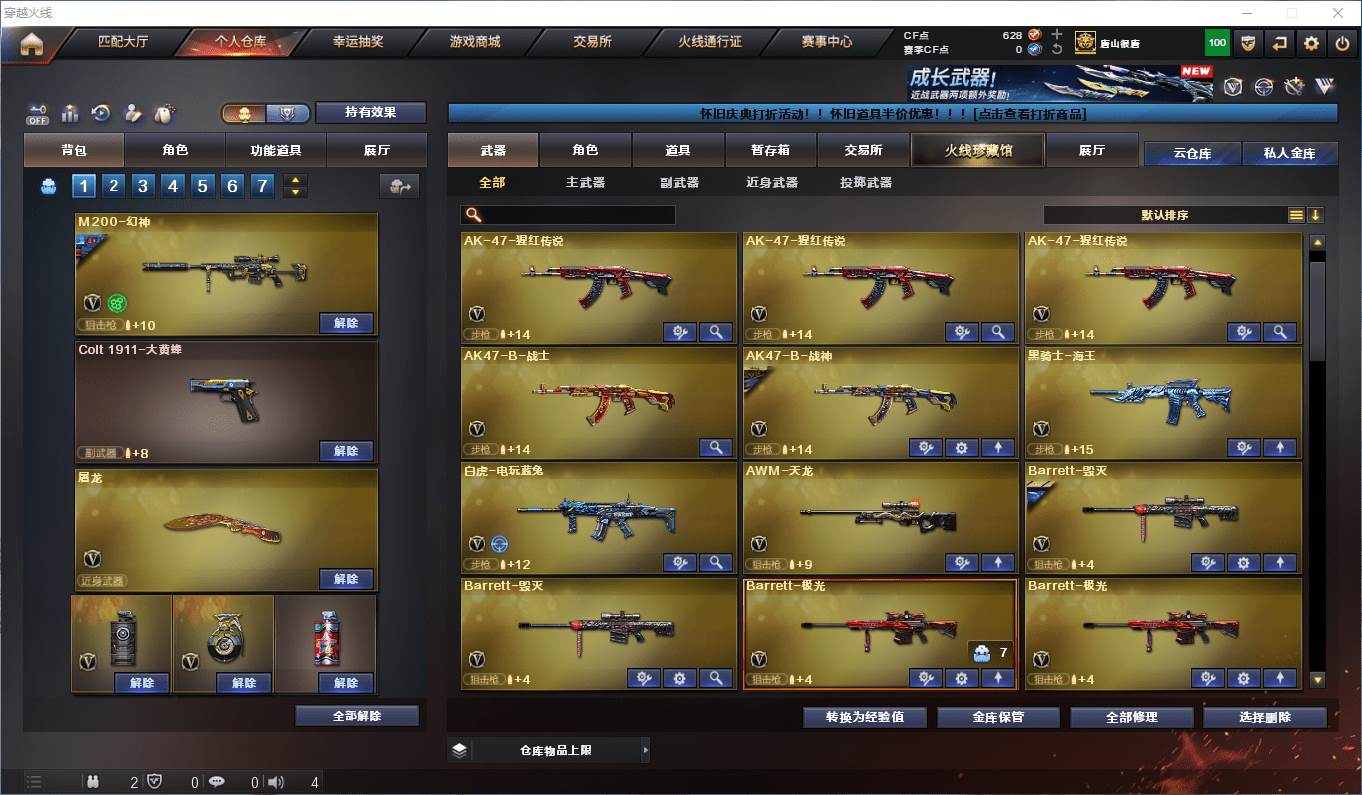The height and width of the screenshot is (795, 1362).
Task: Click the 选择删除 delete button
Action: coord(1265,717)
